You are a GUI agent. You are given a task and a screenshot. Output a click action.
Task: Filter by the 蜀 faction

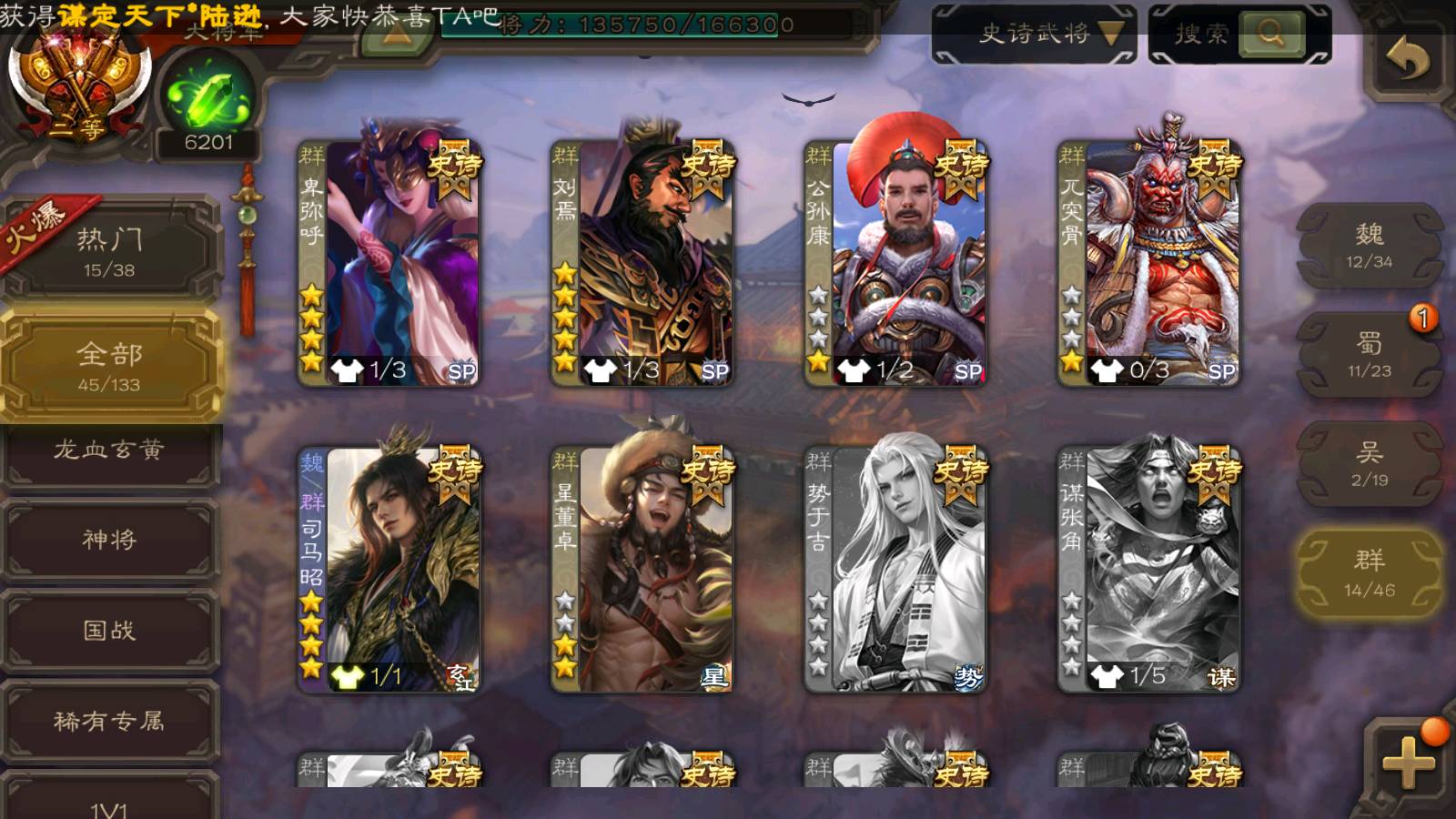coord(1369,354)
